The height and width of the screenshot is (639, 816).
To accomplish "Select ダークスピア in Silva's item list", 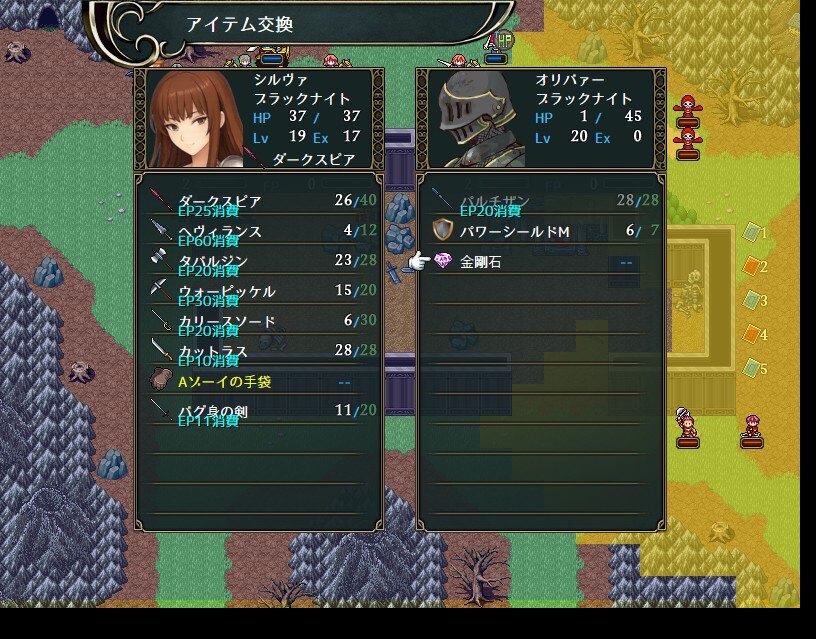I will point(258,202).
